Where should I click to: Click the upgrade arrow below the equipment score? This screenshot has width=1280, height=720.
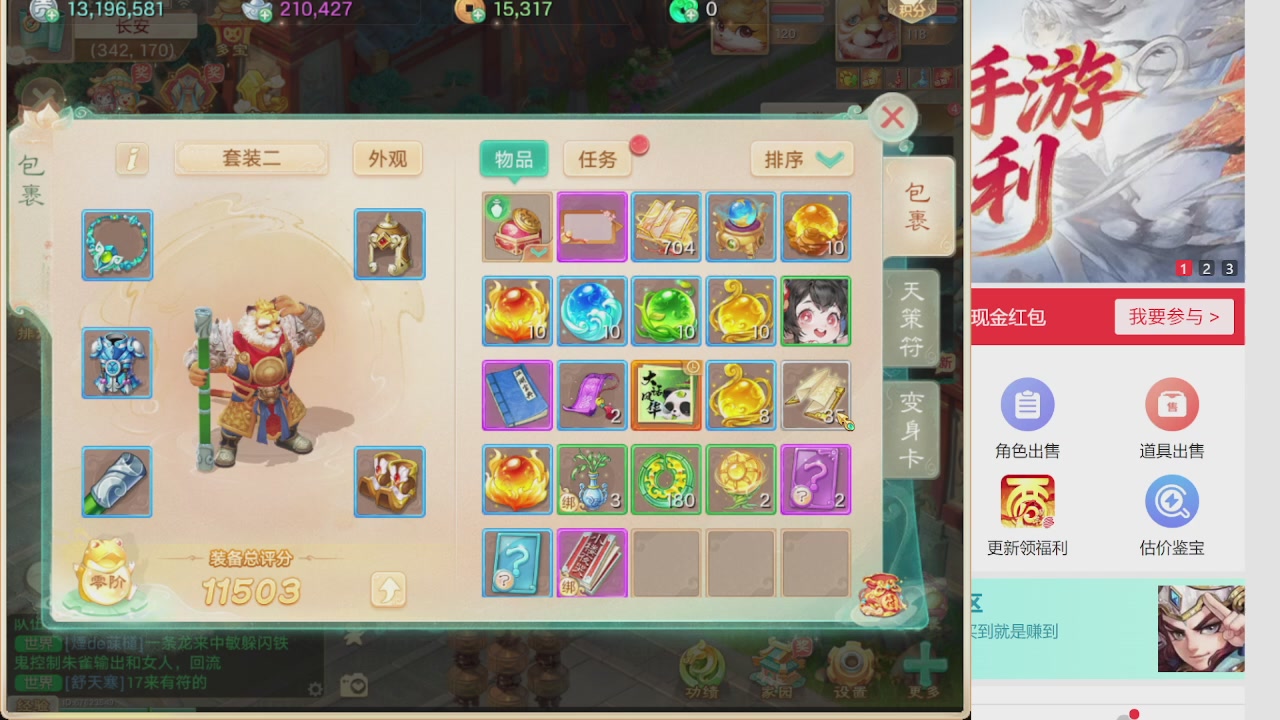pyautogui.click(x=389, y=590)
